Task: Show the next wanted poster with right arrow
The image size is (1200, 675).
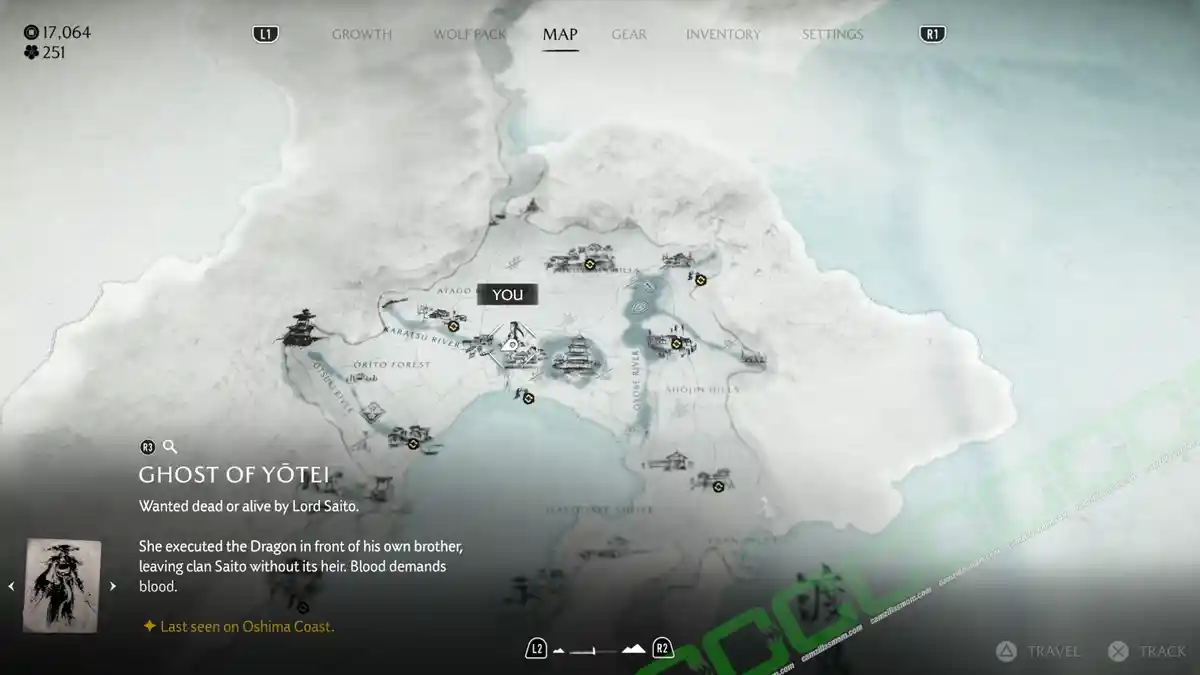Action: pos(112,586)
